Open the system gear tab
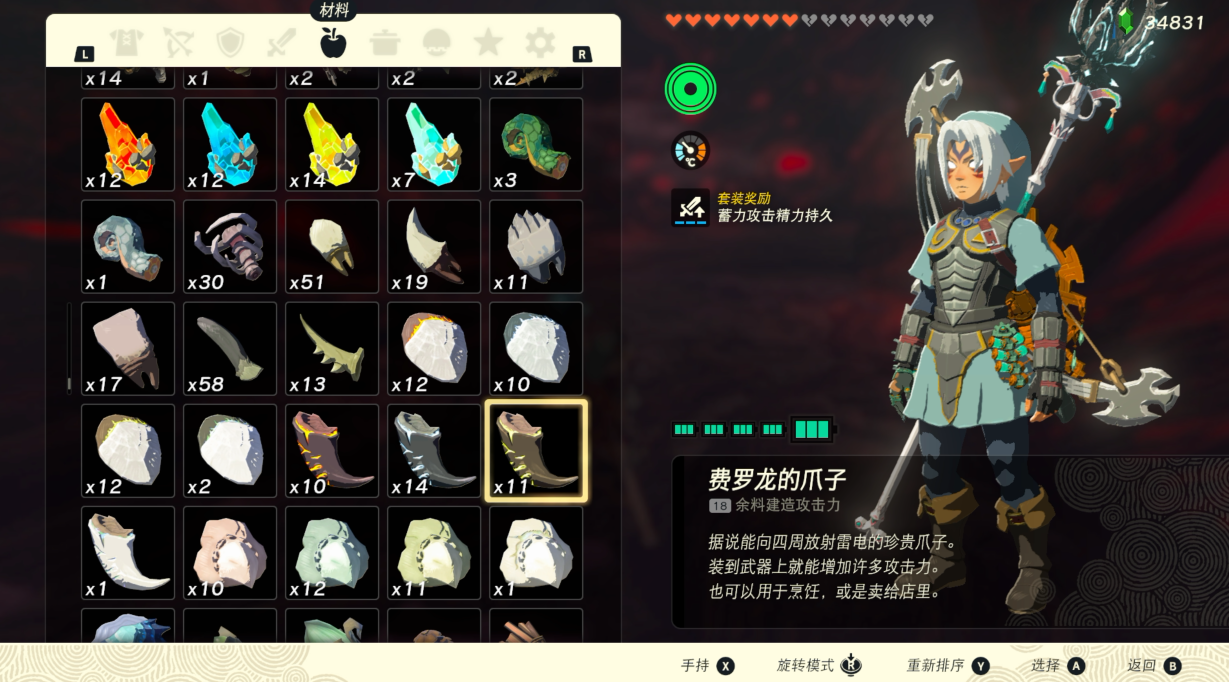 point(540,42)
